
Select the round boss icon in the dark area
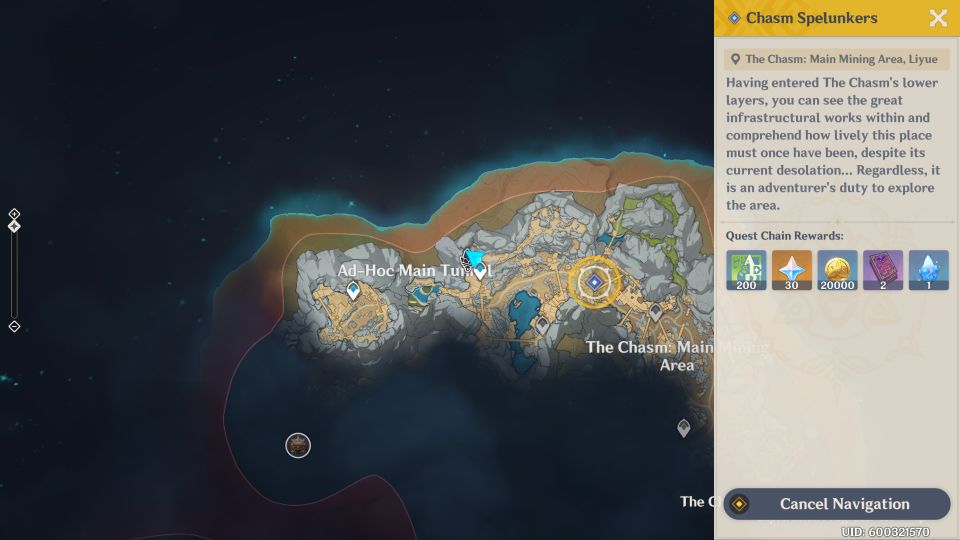pos(298,445)
